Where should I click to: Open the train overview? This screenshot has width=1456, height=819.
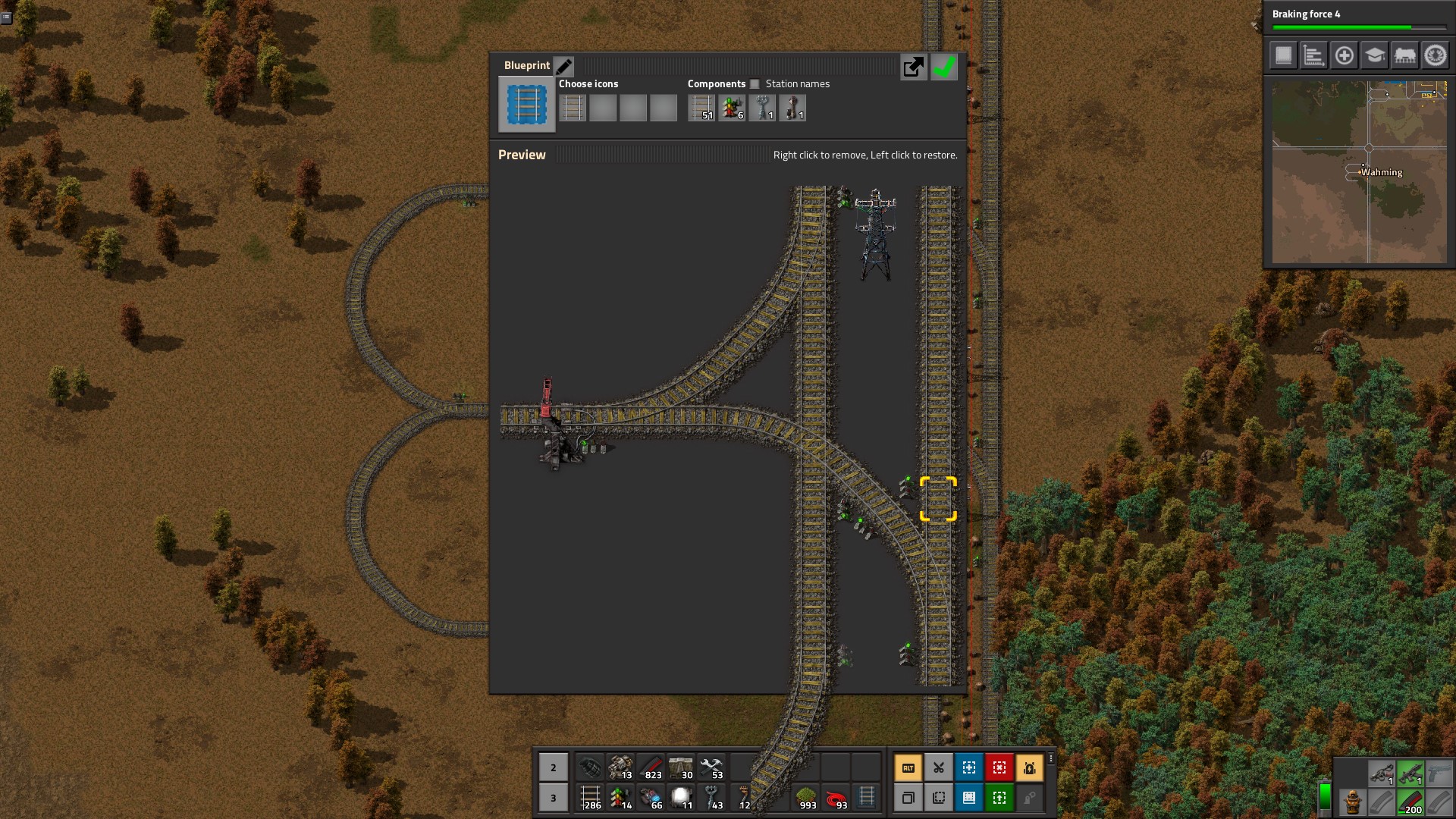[1404, 55]
